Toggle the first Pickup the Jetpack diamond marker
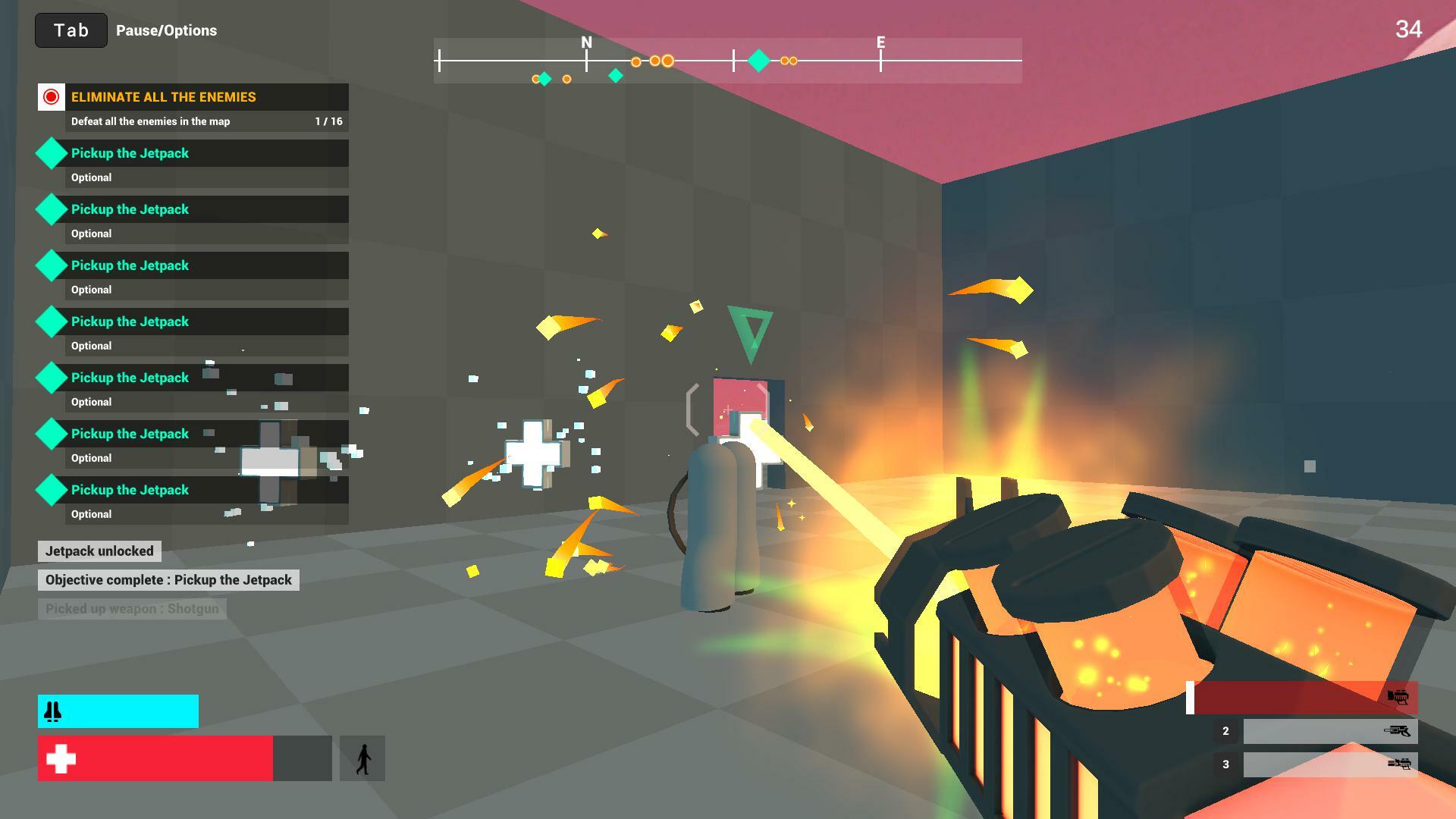 pyautogui.click(x=51, y=153)
